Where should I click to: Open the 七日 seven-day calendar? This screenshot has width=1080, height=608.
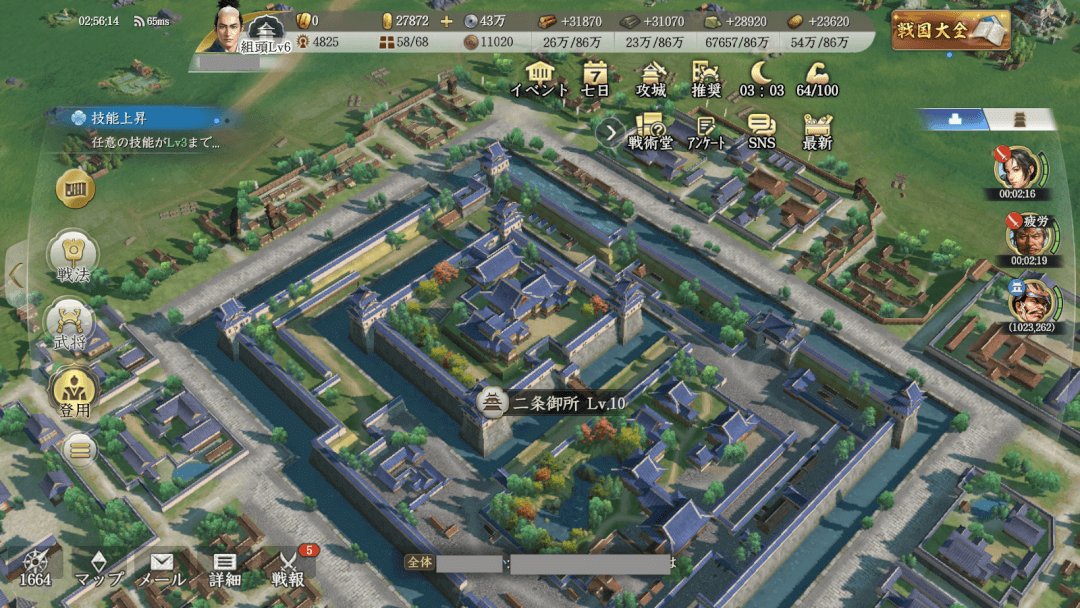pos(595,77)
